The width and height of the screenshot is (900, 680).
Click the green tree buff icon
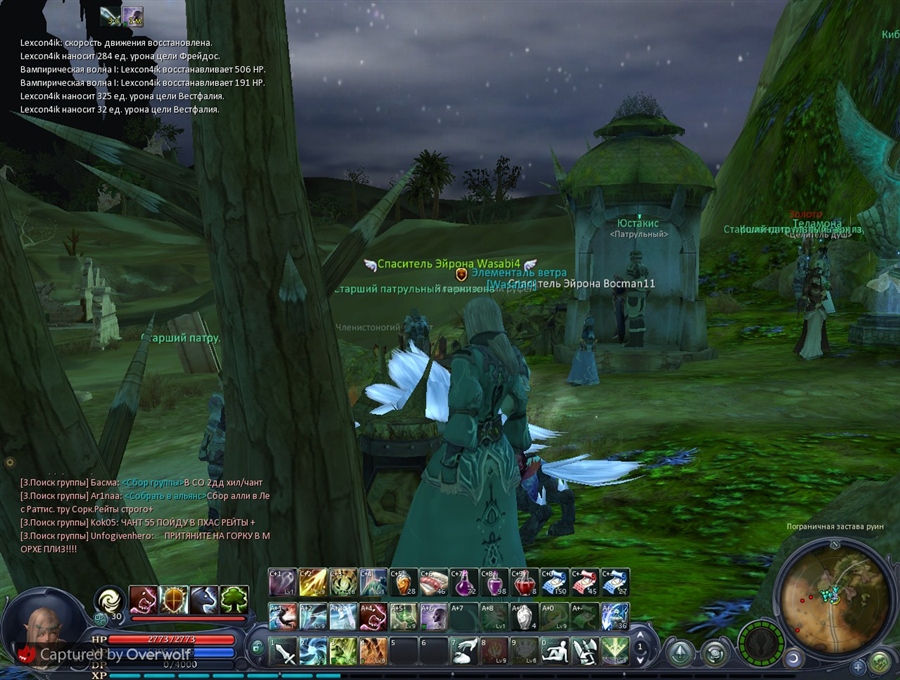click(x=234, y=599)
